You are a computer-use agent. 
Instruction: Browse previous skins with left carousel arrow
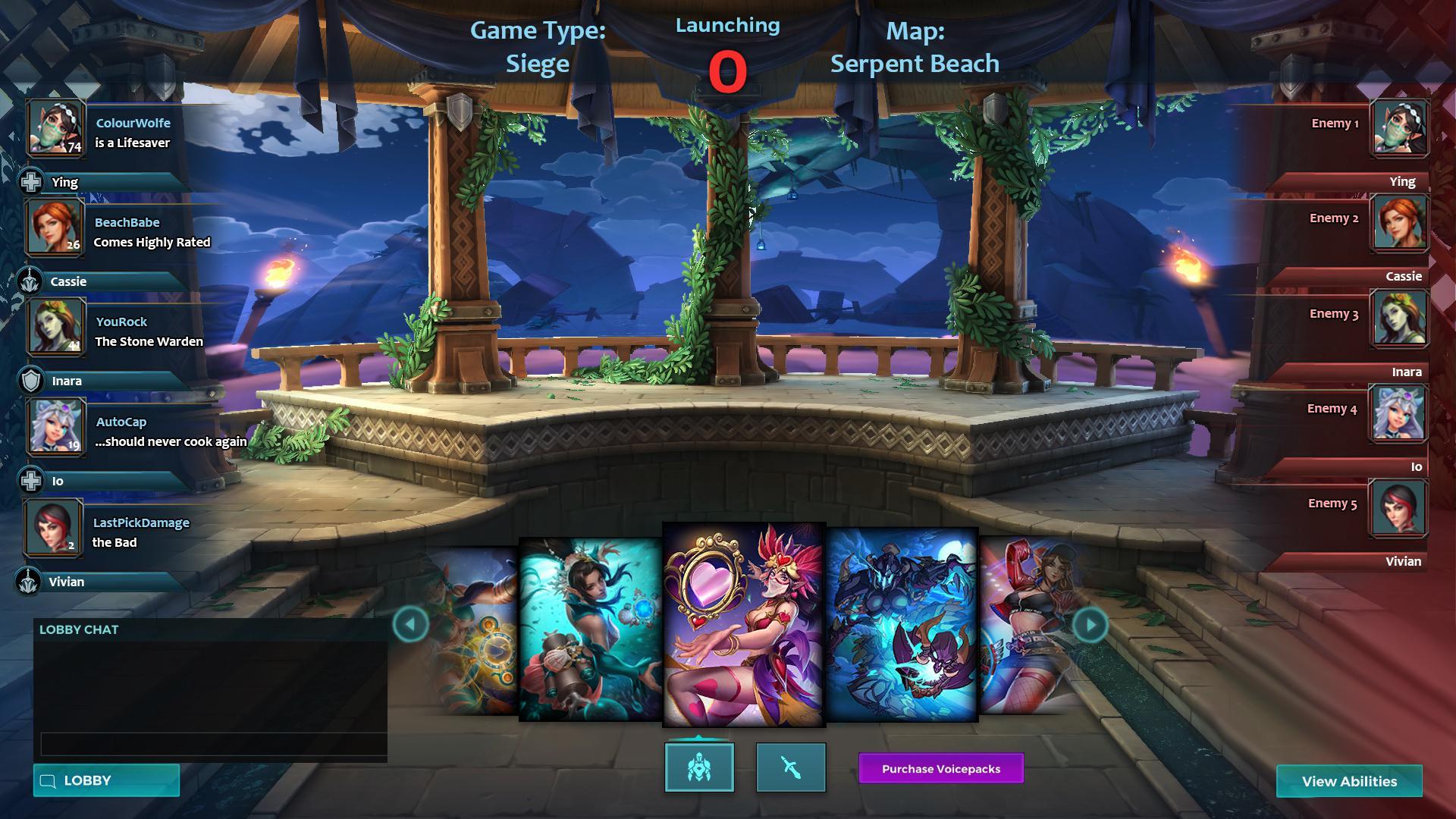(x=410, y=623)
